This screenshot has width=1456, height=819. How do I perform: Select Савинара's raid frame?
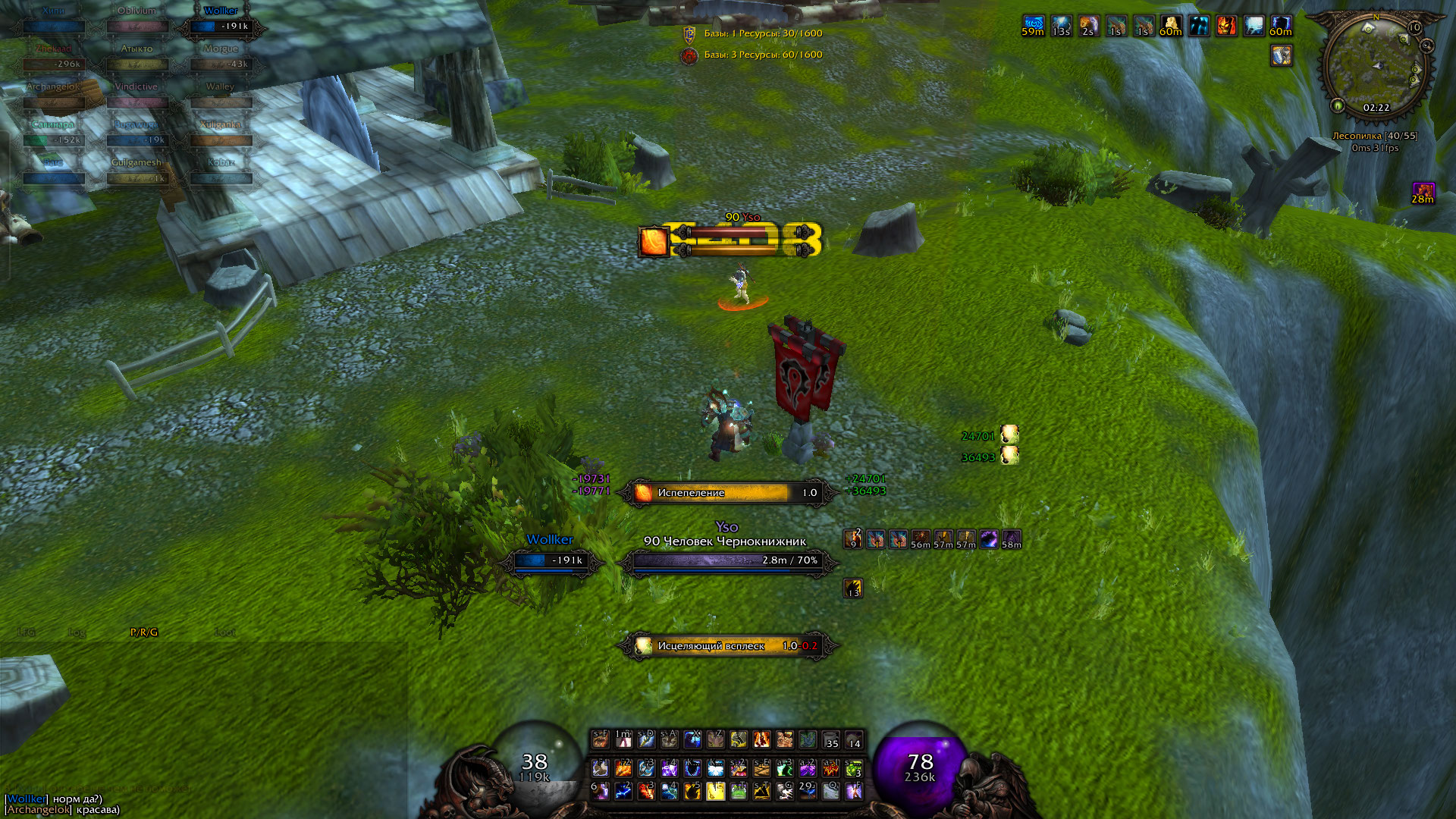point(53,140)
